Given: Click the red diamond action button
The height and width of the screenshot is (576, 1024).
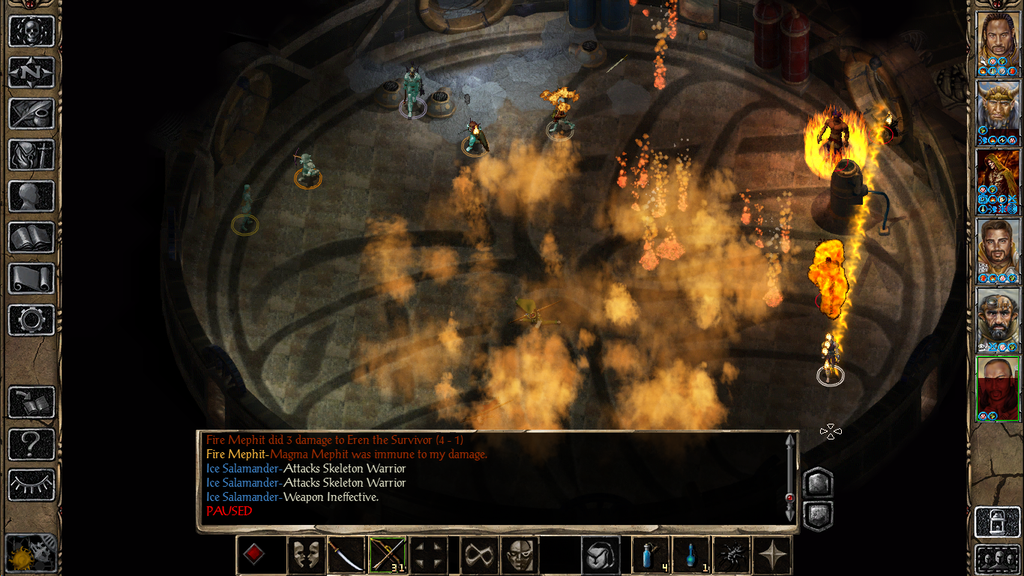Looking at the screenshot, I should [255, 555].
